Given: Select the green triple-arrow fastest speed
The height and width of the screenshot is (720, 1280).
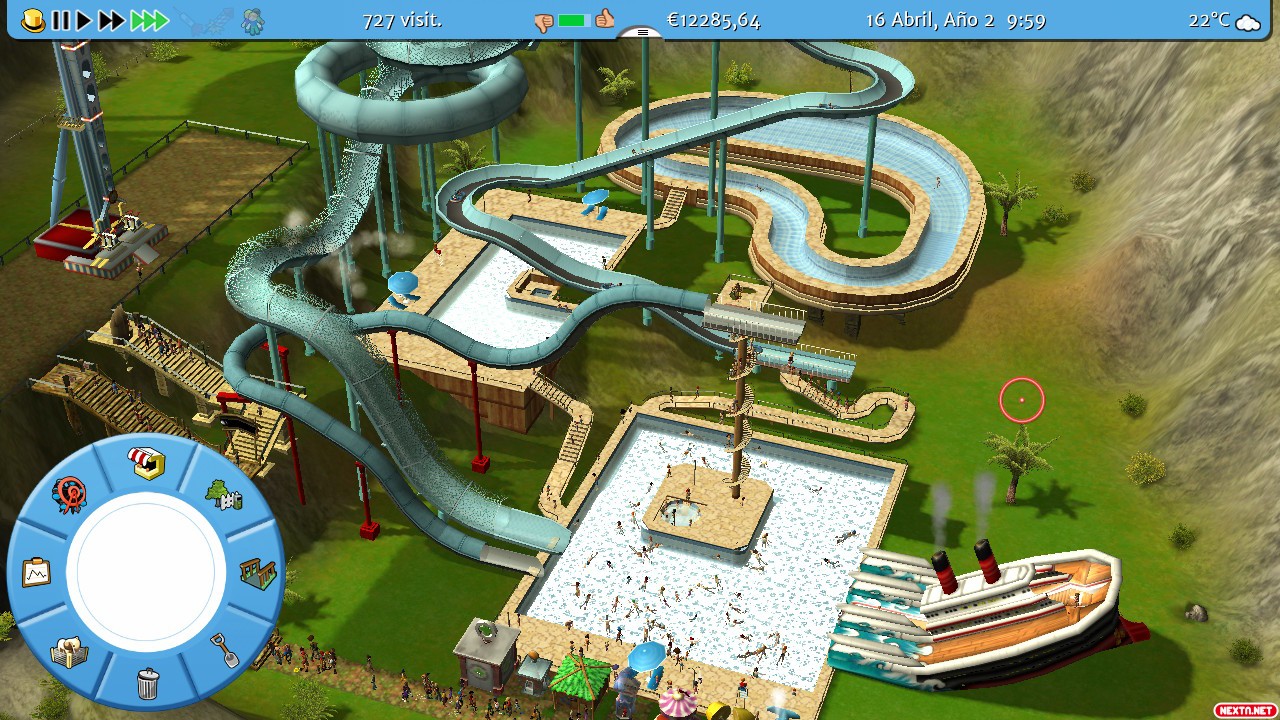Looking at the screenshot, I should (148, 20).
